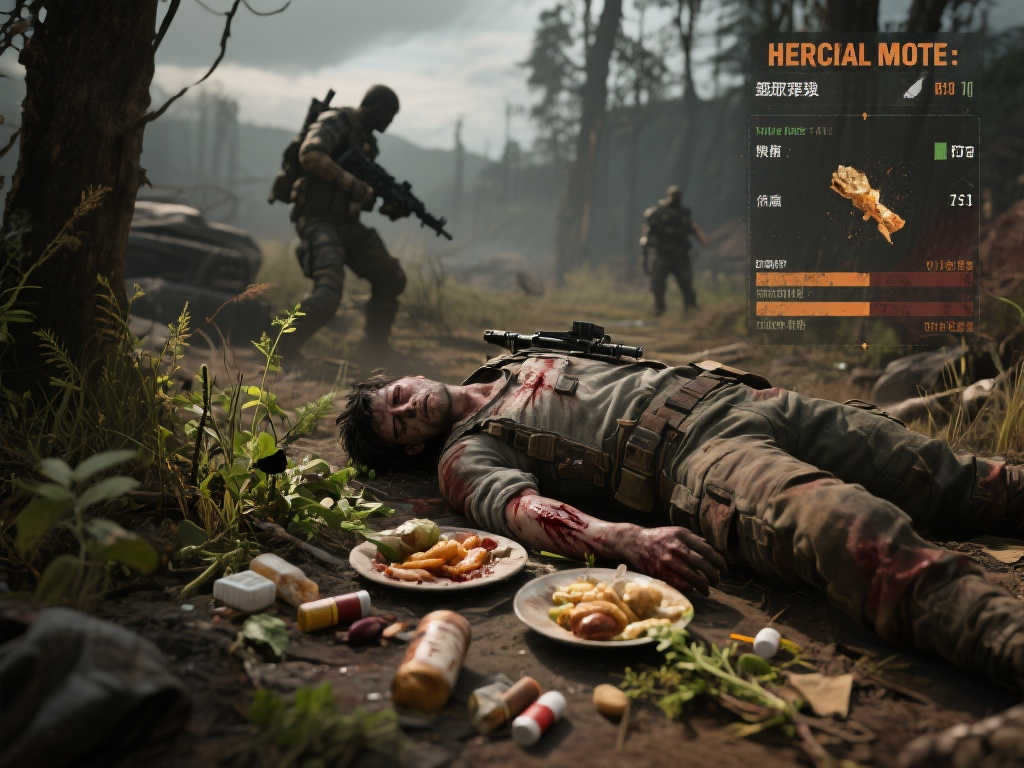Select the severed arm item image
The image size is (1024, 768).
[x=866, y=201]
